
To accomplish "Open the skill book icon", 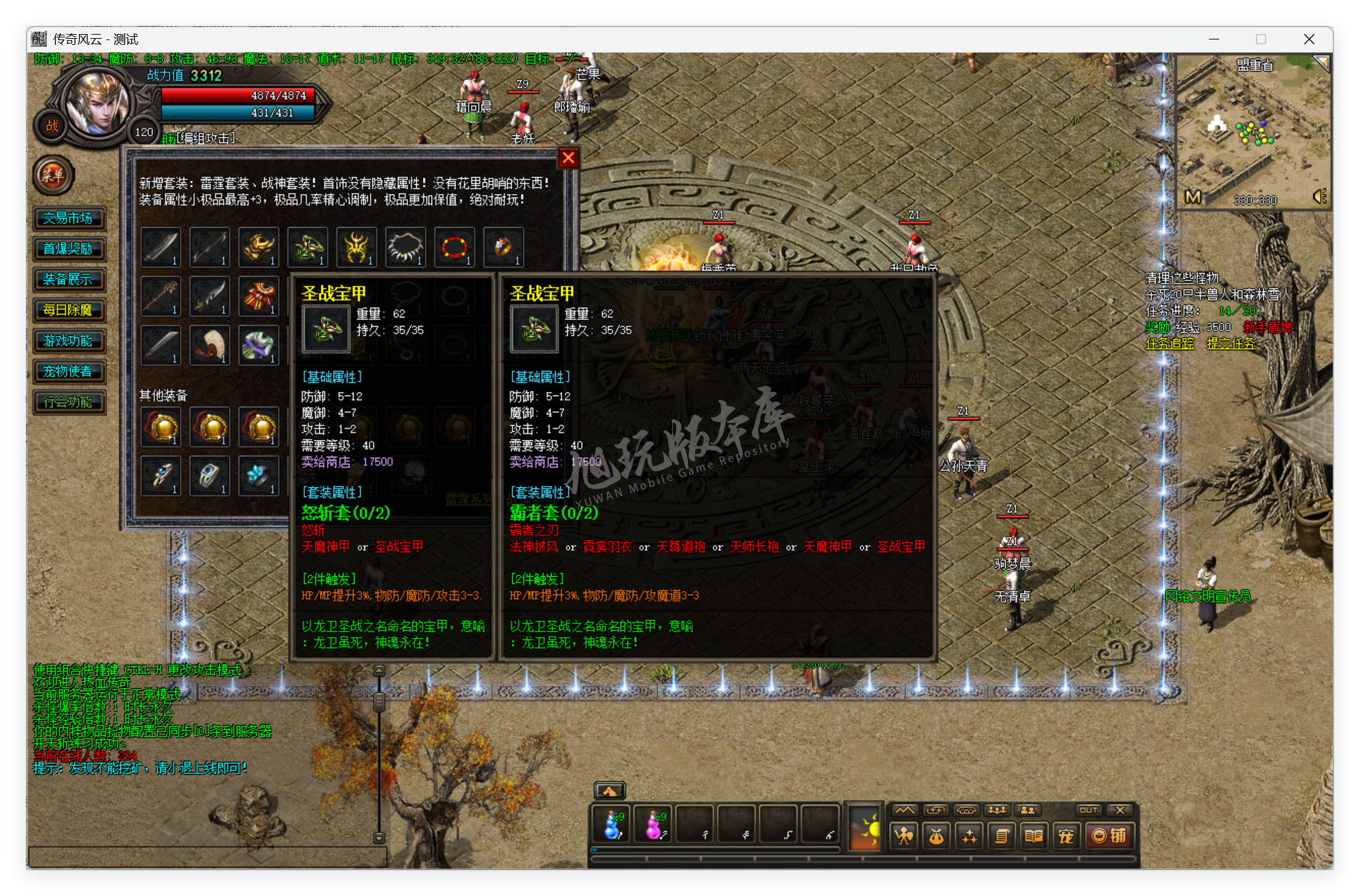I will click(x=1034, y=835).
